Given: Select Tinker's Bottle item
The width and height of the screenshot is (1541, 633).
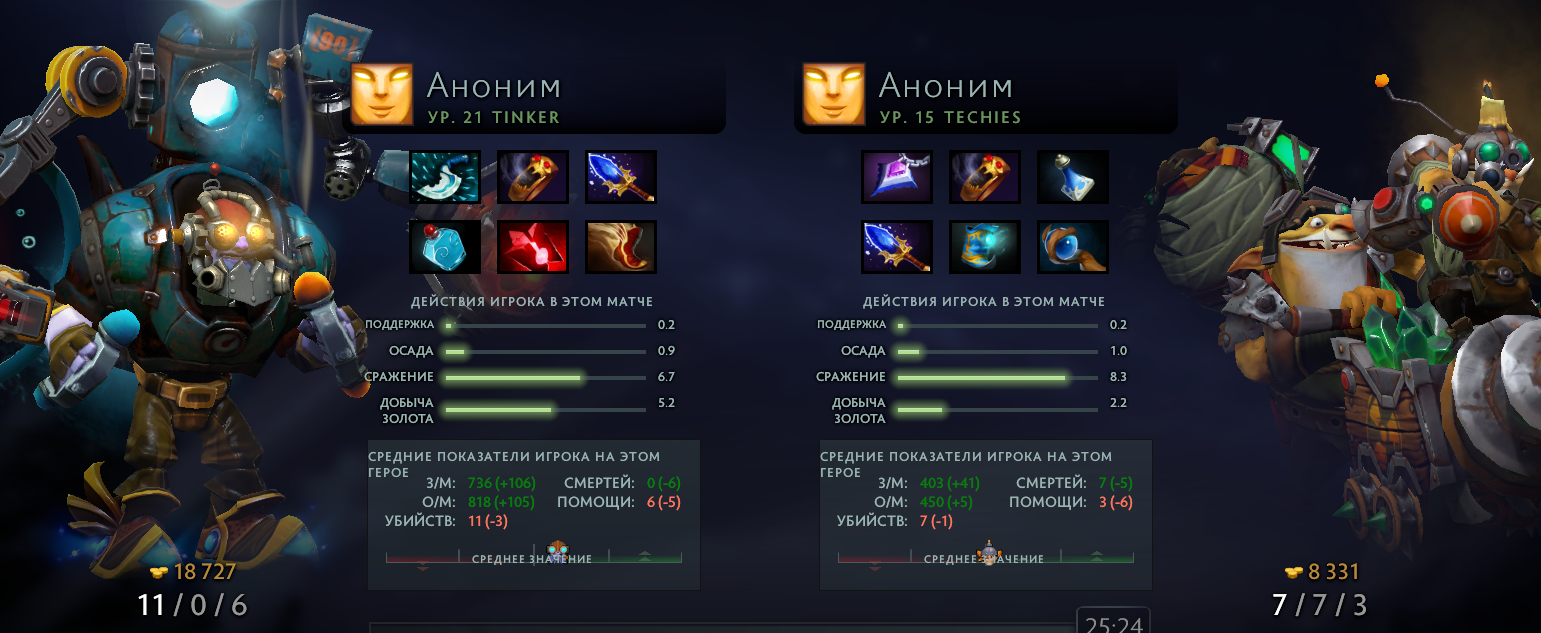Looking at the screenshot, I should click(x=445, y=247).
